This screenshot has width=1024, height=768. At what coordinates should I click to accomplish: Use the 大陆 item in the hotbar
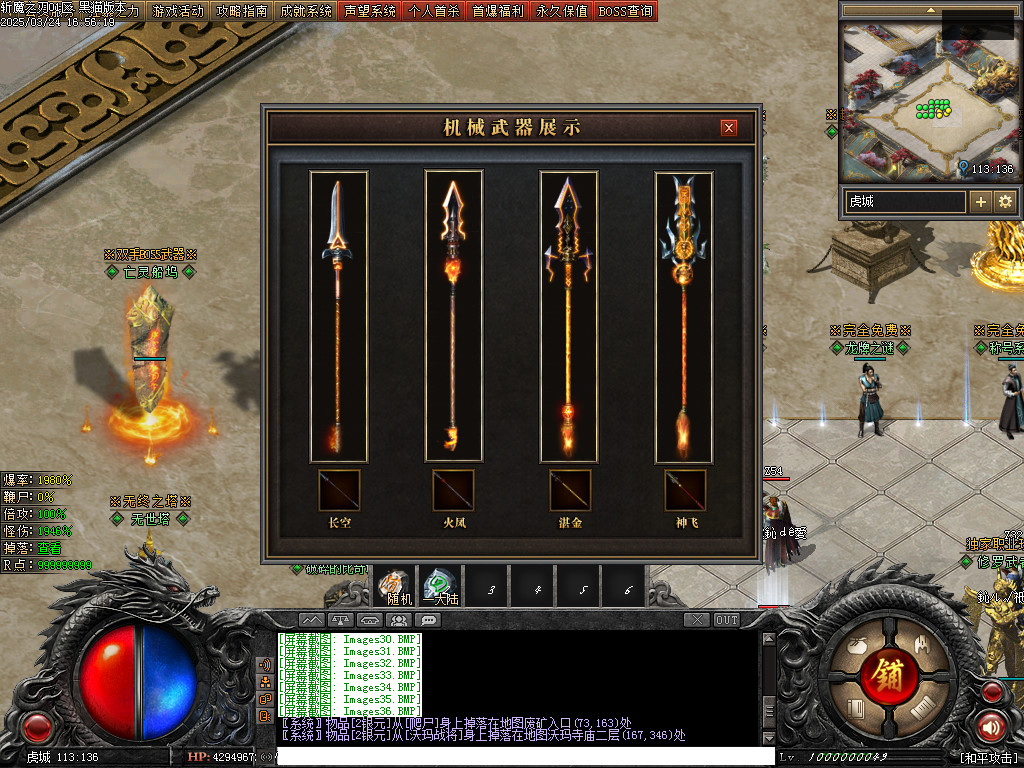point(440,586)
